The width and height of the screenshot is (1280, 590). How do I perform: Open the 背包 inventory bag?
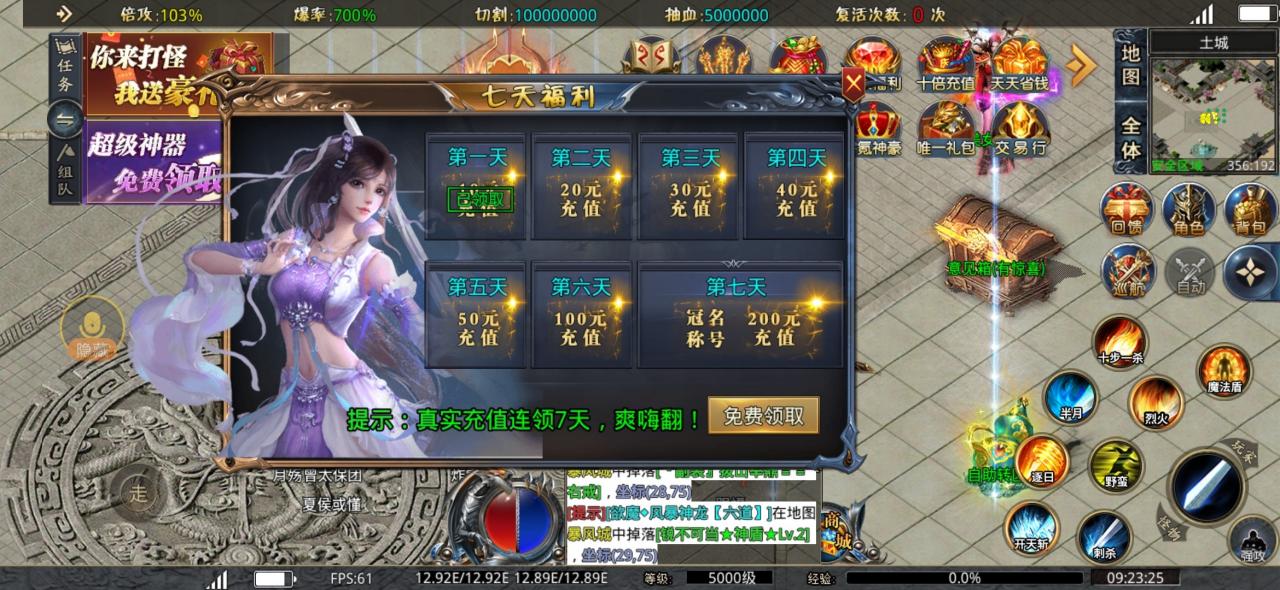click(1249, 212)
